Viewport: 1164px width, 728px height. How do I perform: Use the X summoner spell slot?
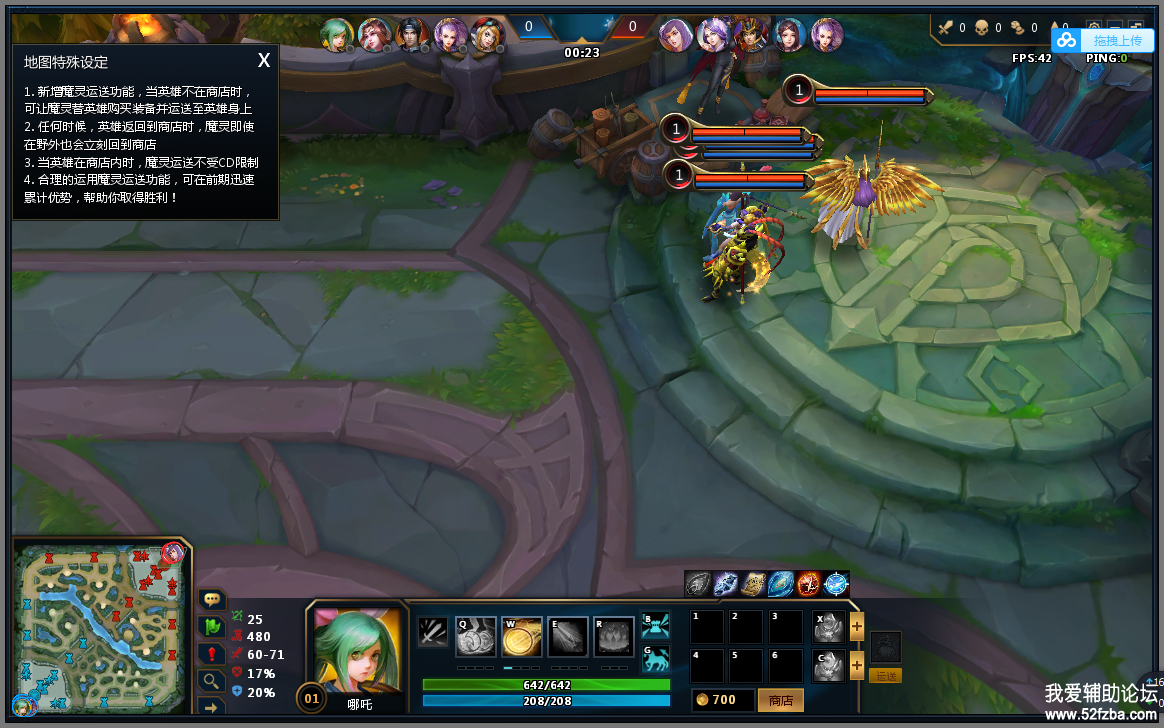point(828,627)
